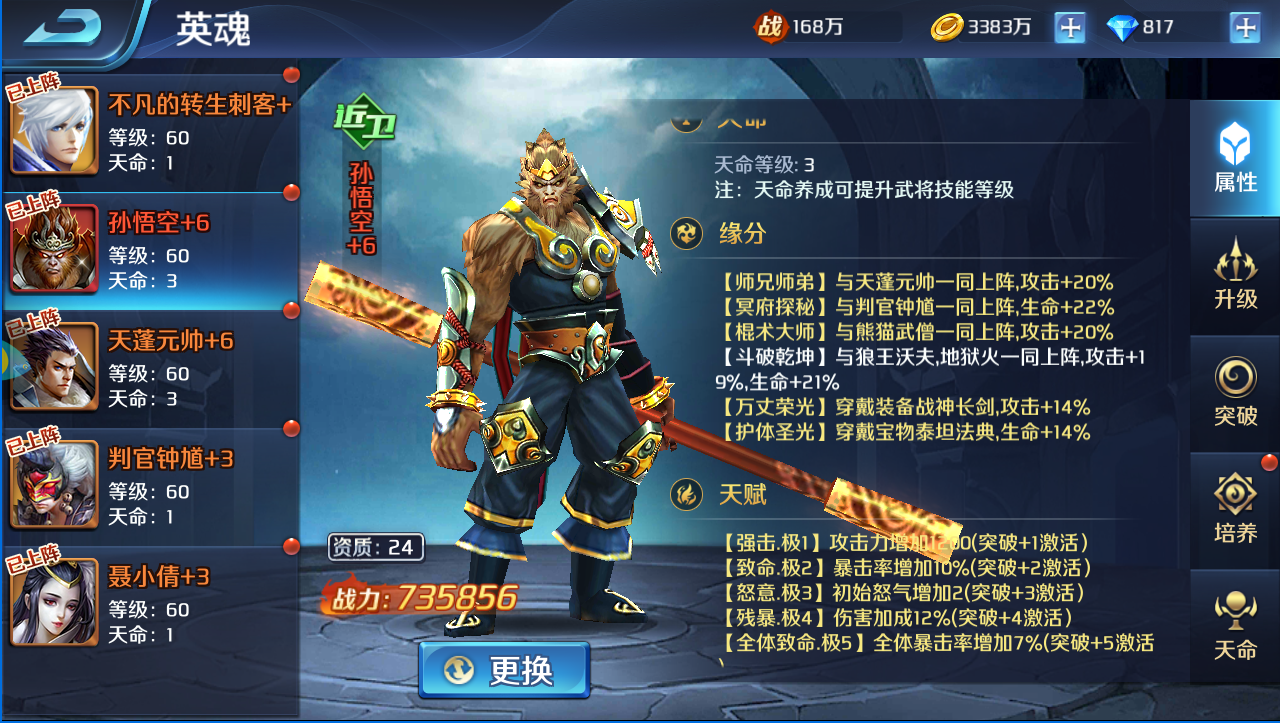This screenshot has width=1280, height=723.
Task: Click the 更换 swap hero button
Action: [x=504, y=670]
